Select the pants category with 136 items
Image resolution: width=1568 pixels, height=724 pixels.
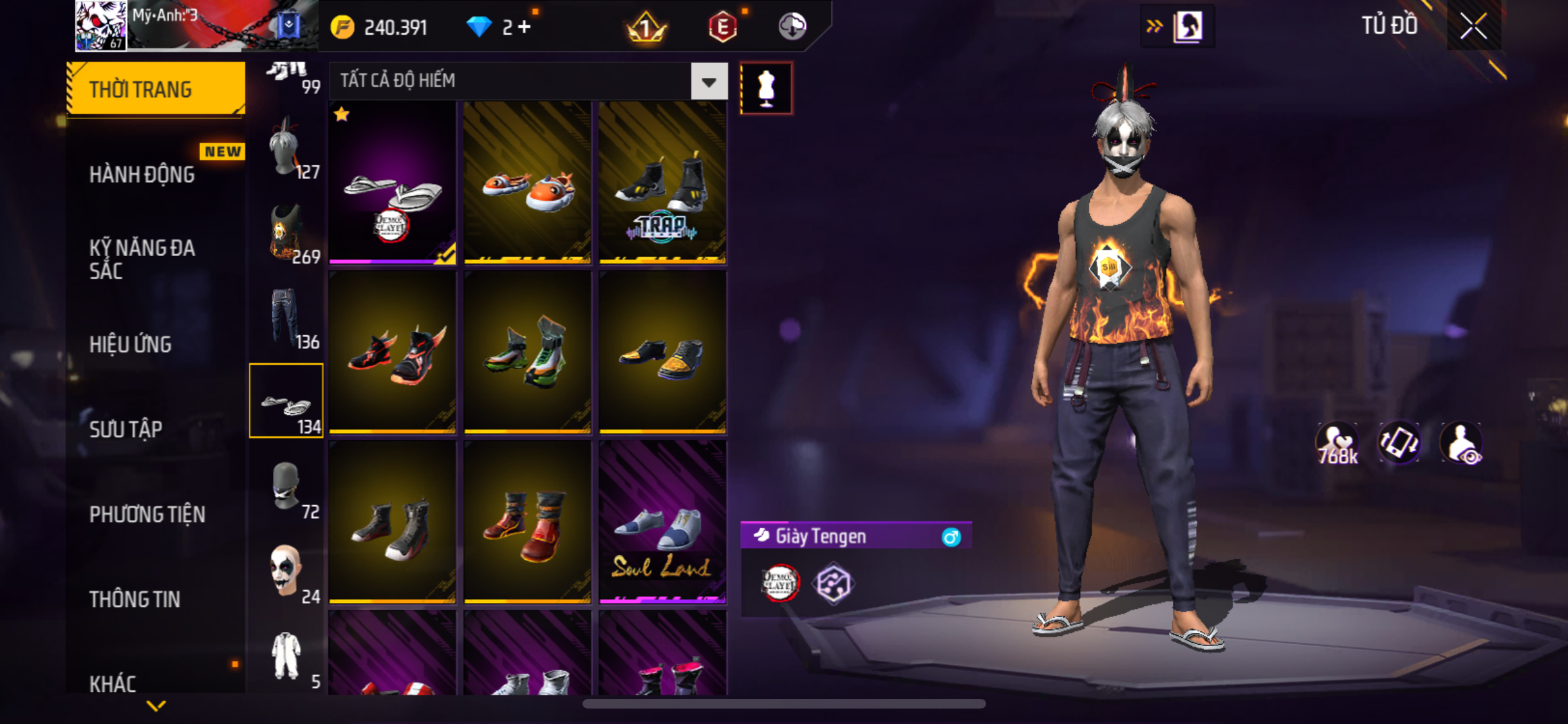pos(286,317)
